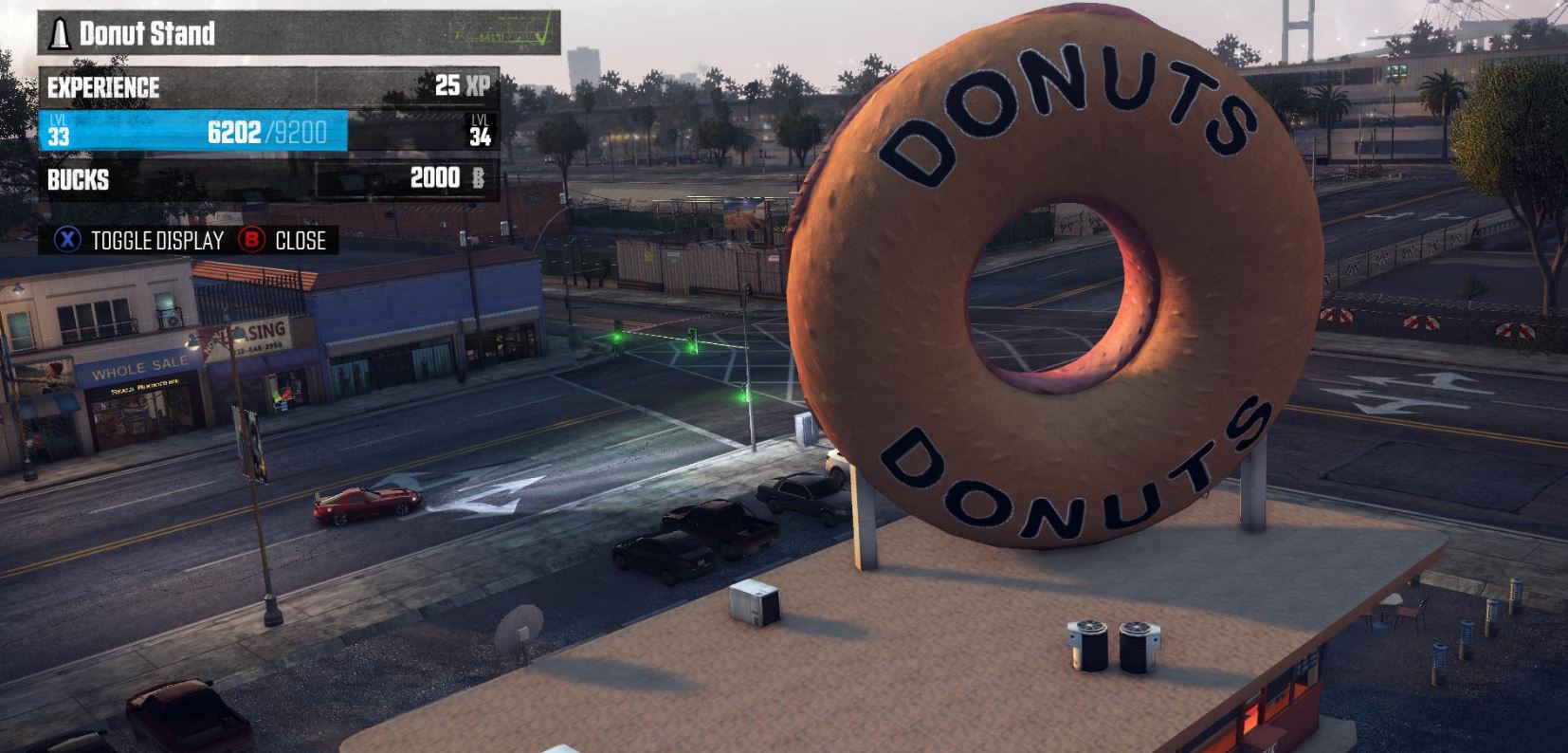The height and width of the screenshot is (753, 1568).
Task: Close the Donut Stand landmark panel
Action: point(283,241)
